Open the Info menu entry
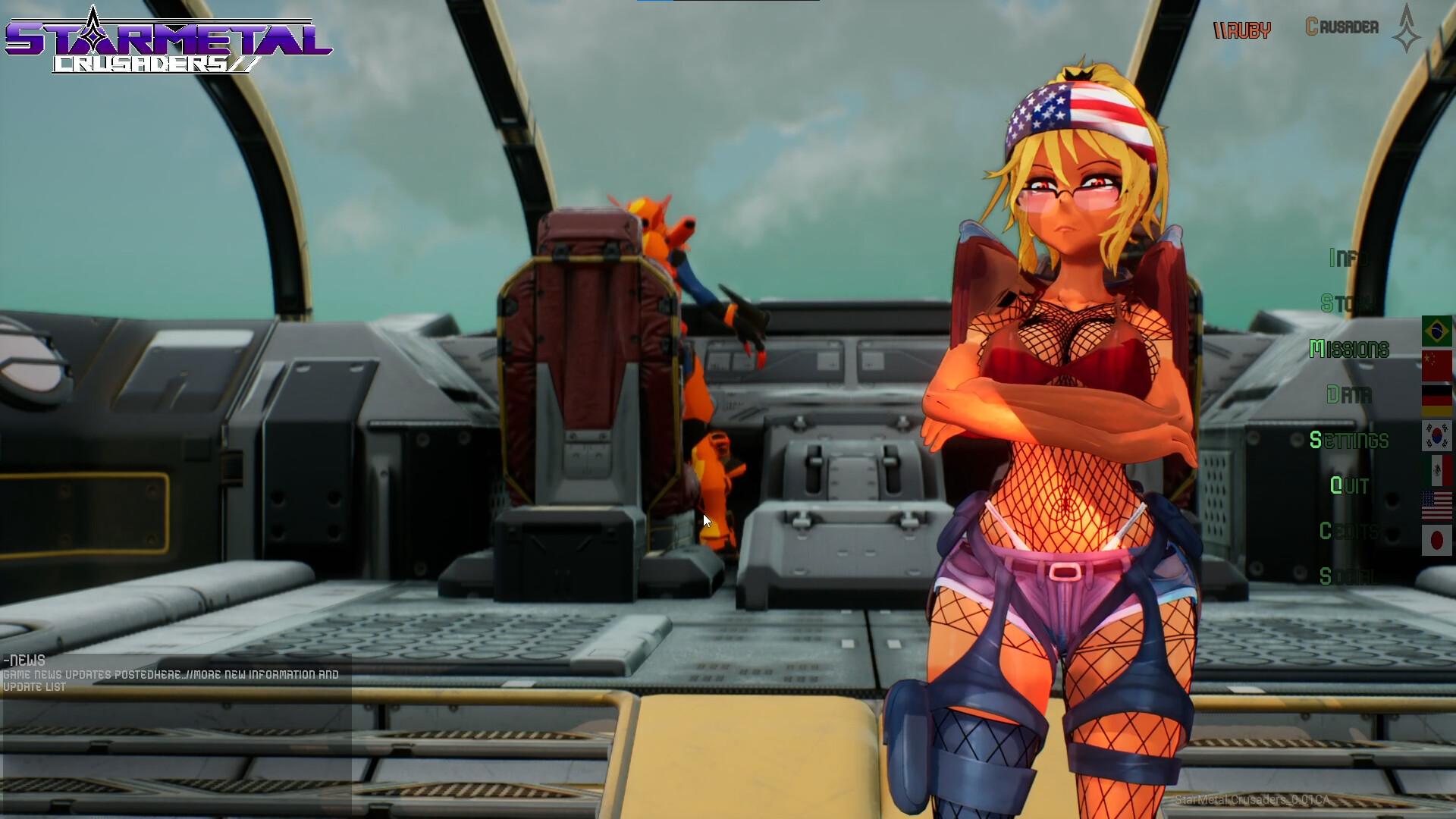 click(1349, 259)
